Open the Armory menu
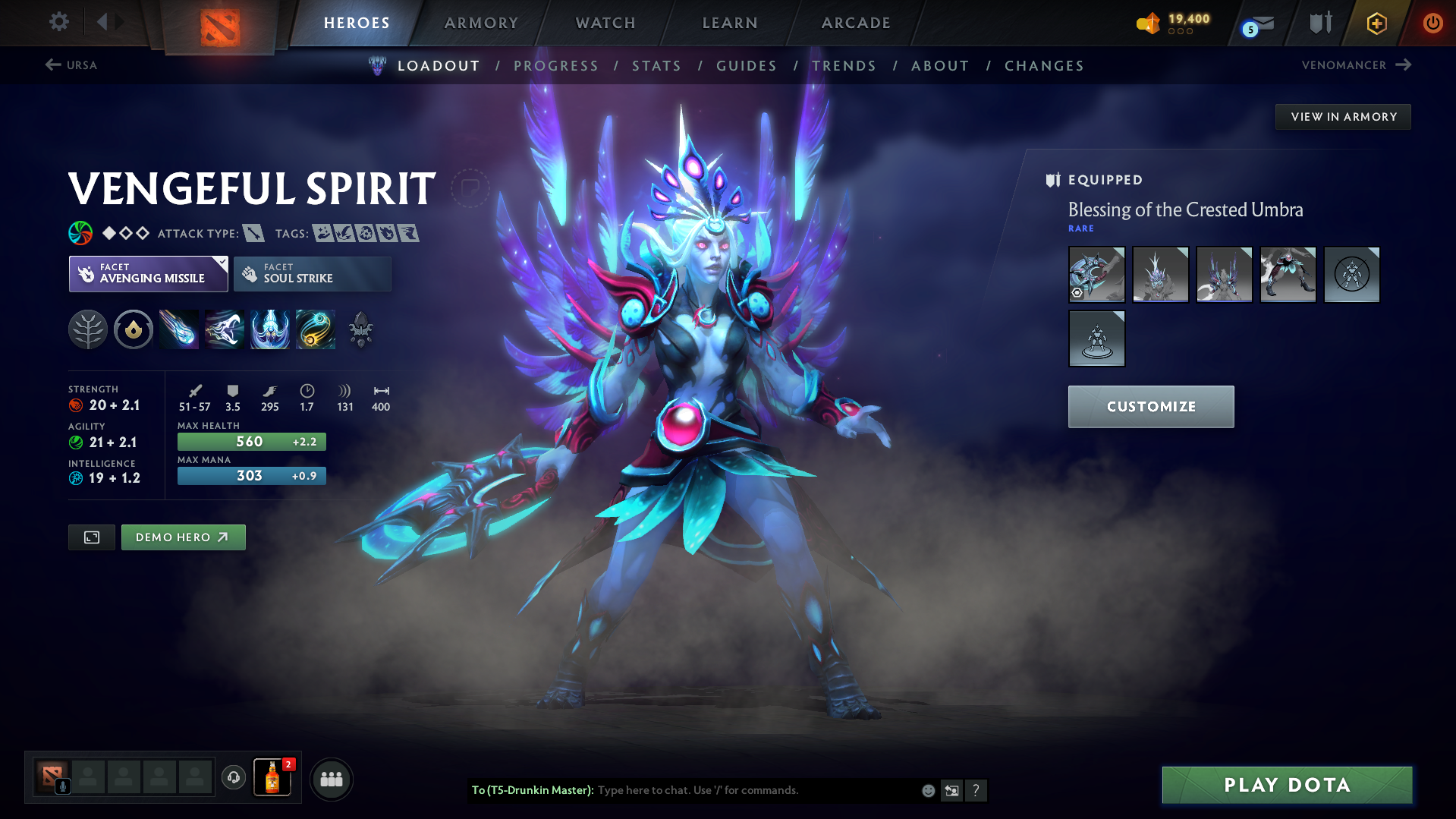1456x819 pixels. click(x=481, y=23)
